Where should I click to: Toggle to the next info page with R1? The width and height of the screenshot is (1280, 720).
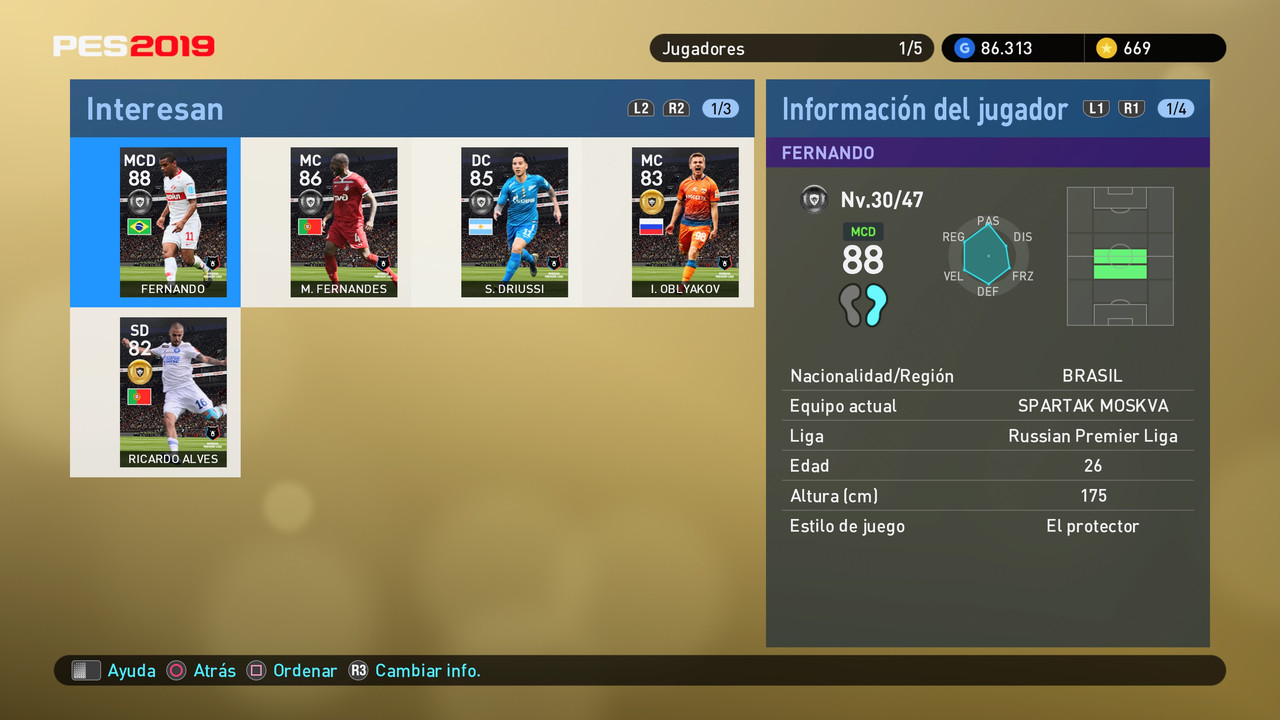click(1131, 108)
